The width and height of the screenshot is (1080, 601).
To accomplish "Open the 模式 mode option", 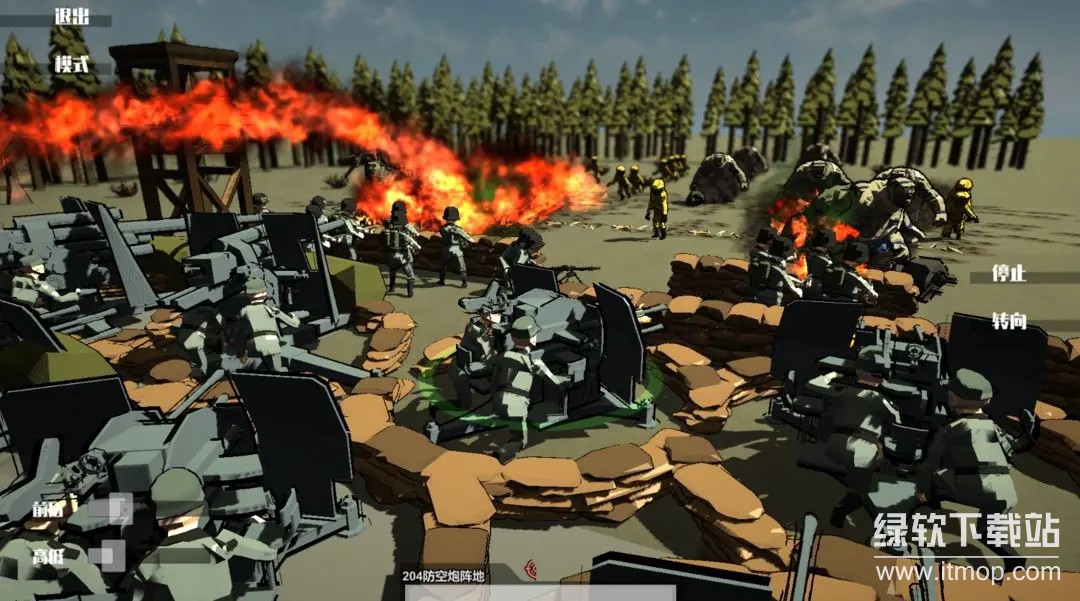I will click(x=72, y=65).
